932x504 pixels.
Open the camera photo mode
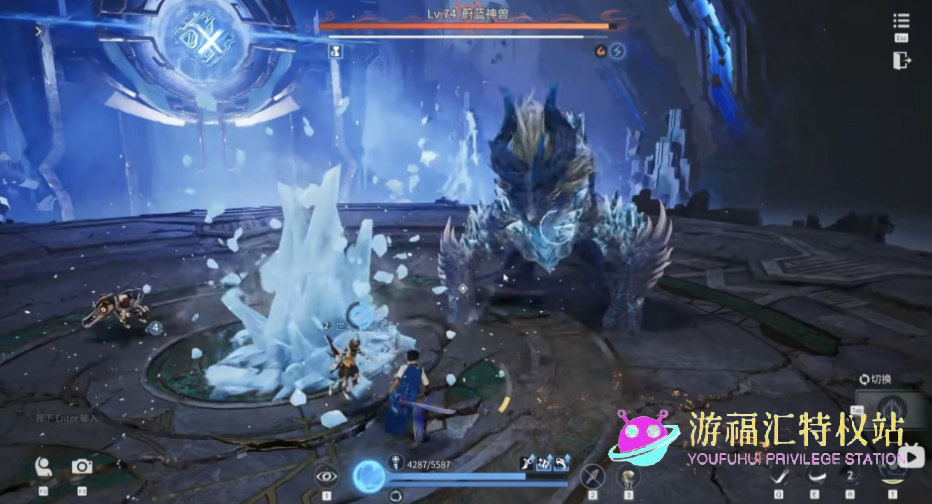(82, 466)
